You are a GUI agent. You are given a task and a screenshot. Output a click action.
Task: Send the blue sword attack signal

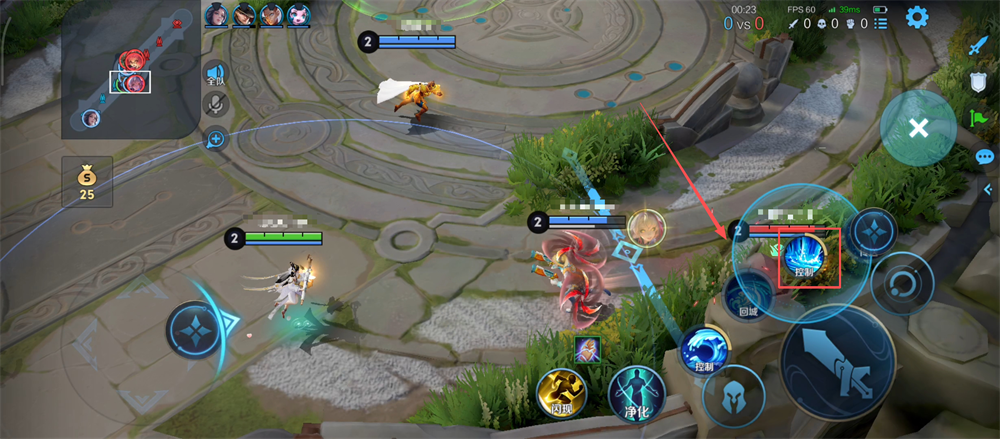(x=978, y=47)
